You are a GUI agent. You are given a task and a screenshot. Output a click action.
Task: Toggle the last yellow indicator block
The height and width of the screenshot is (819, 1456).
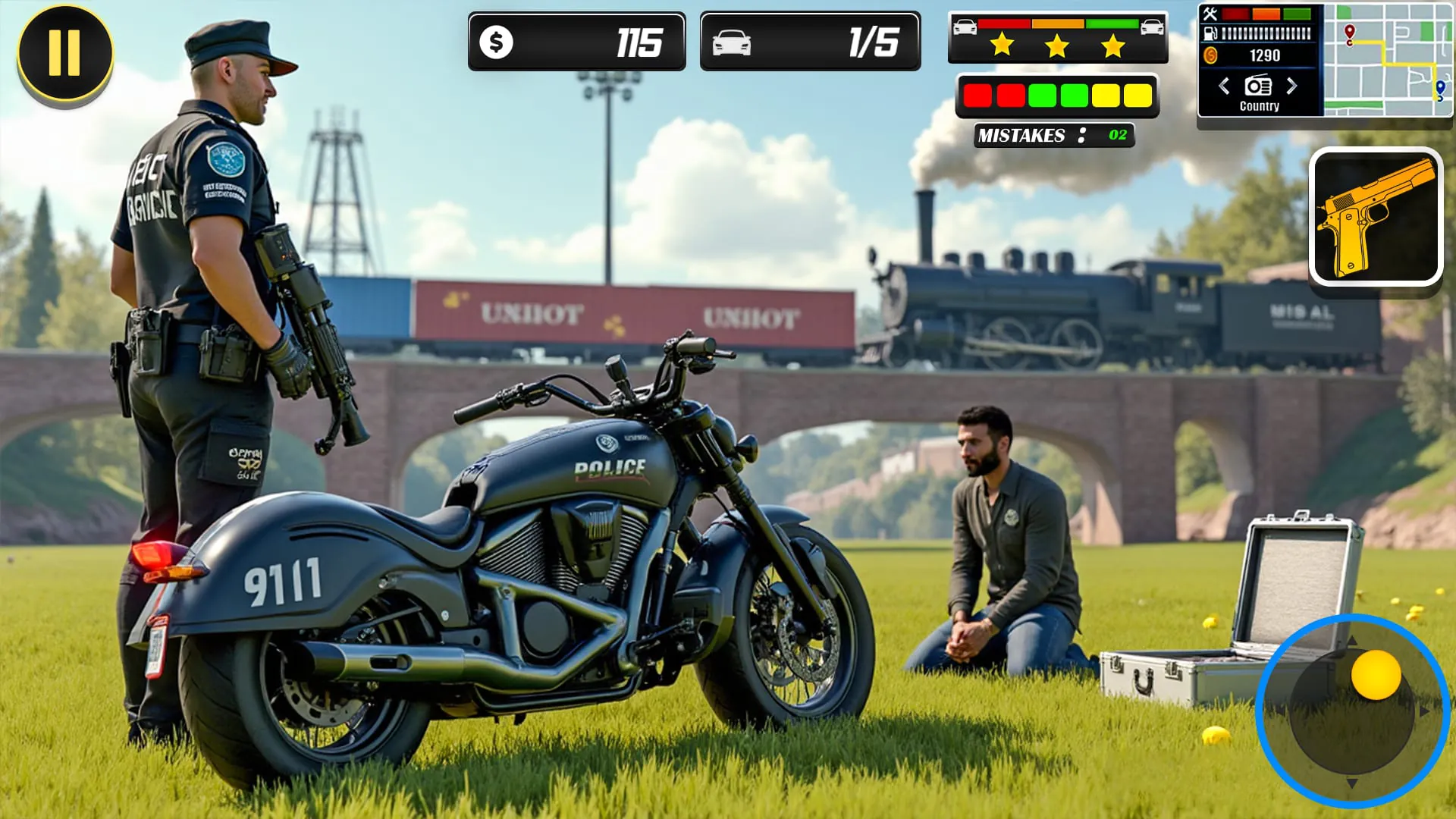pos(1136,94)
